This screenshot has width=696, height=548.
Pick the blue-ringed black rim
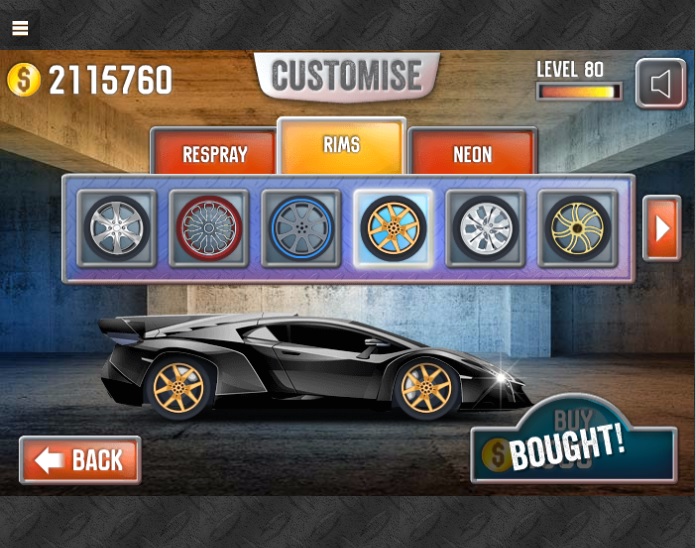coord(301,228)
